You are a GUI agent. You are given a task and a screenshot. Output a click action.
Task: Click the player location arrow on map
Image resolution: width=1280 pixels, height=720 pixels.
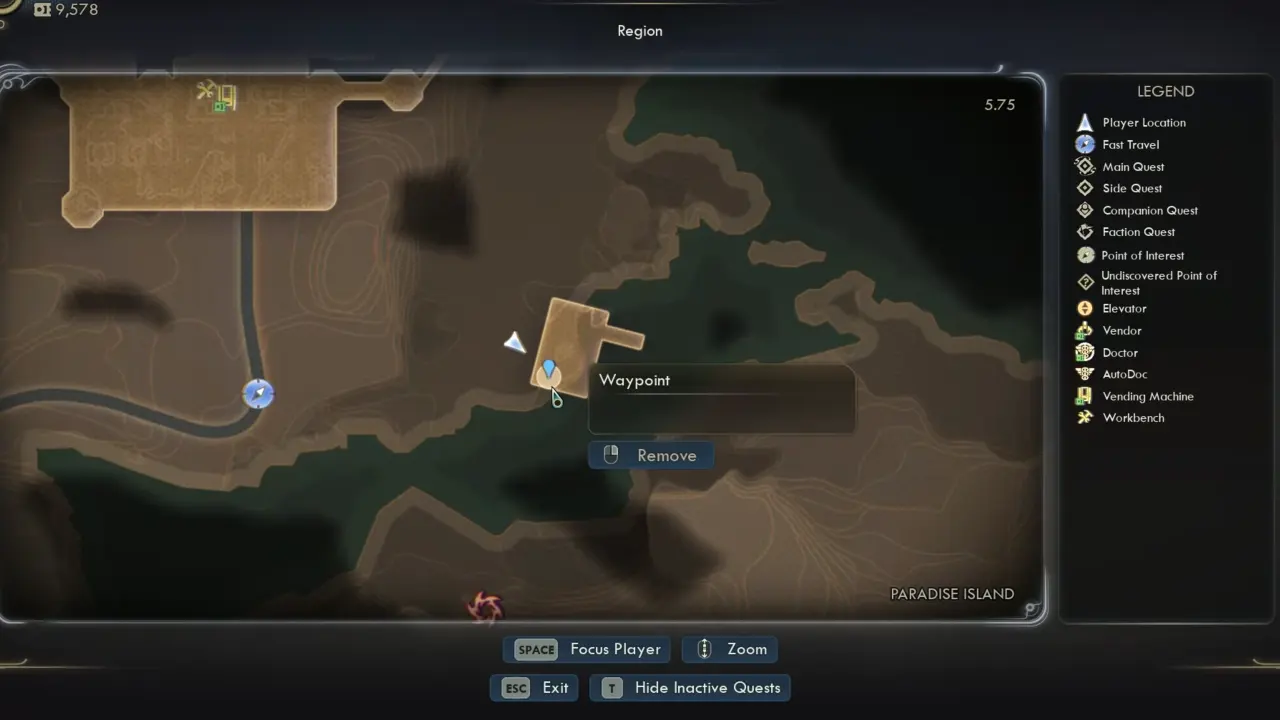(515, 343)
